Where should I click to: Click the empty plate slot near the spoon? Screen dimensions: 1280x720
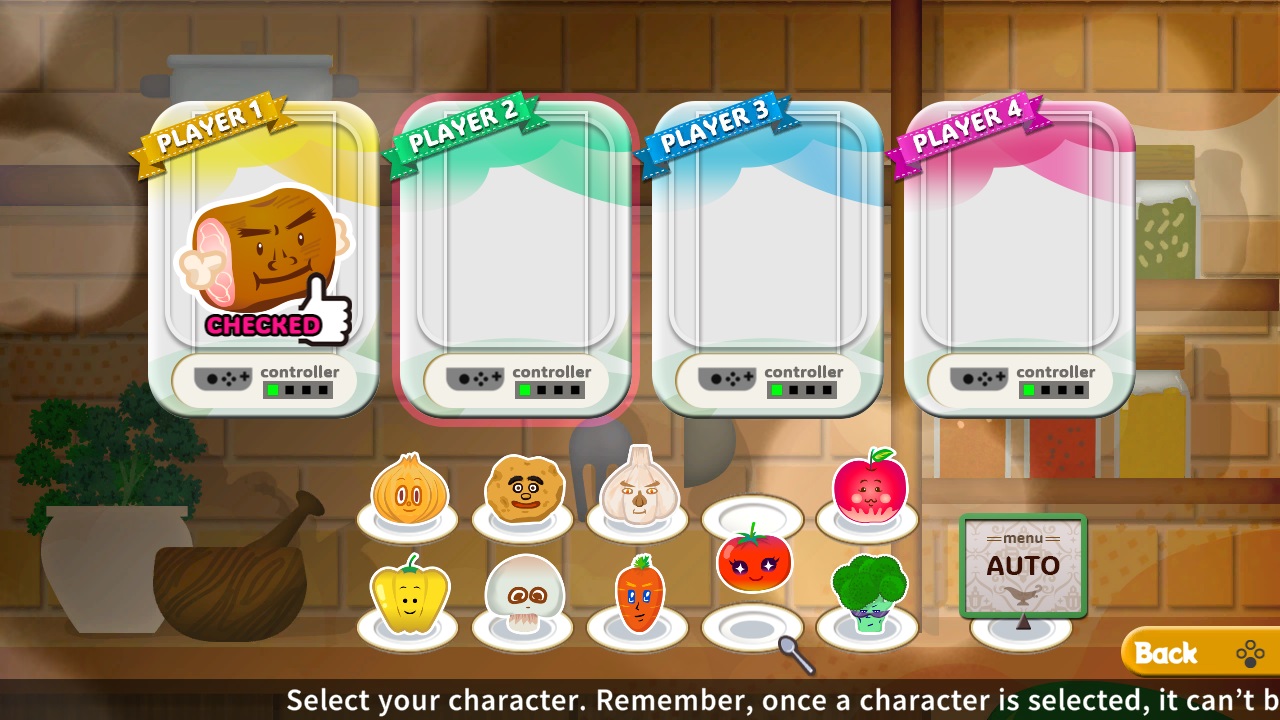pyautogui.click(x=753, y=628)
